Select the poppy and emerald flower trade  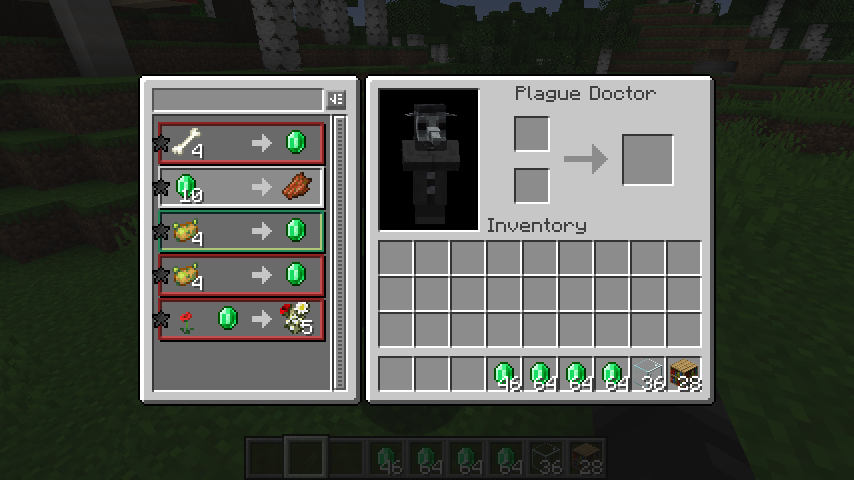(x=241, y=319)
